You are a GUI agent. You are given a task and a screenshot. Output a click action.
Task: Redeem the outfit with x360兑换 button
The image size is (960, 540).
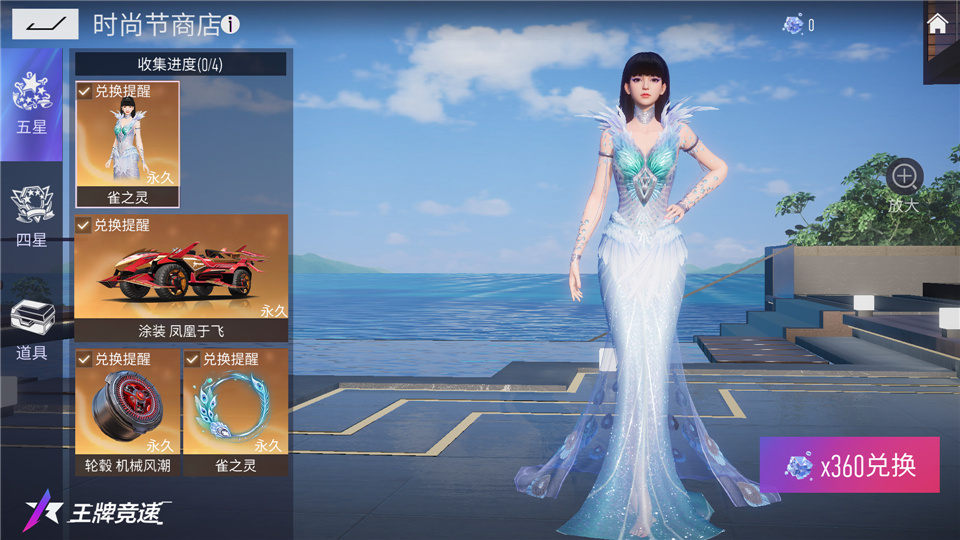(x=849, y=465)
